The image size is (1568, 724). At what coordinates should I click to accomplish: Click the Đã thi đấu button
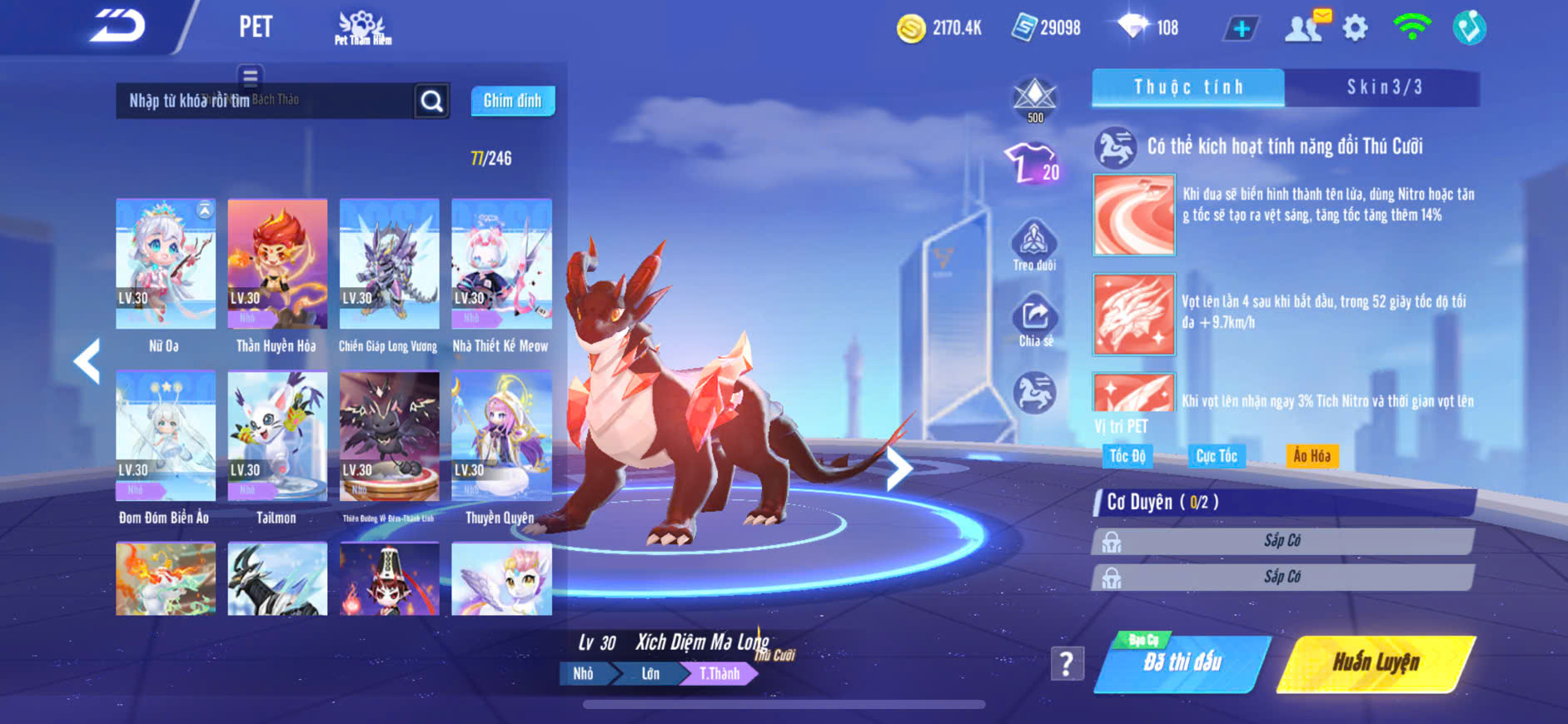pos(1182,663)
